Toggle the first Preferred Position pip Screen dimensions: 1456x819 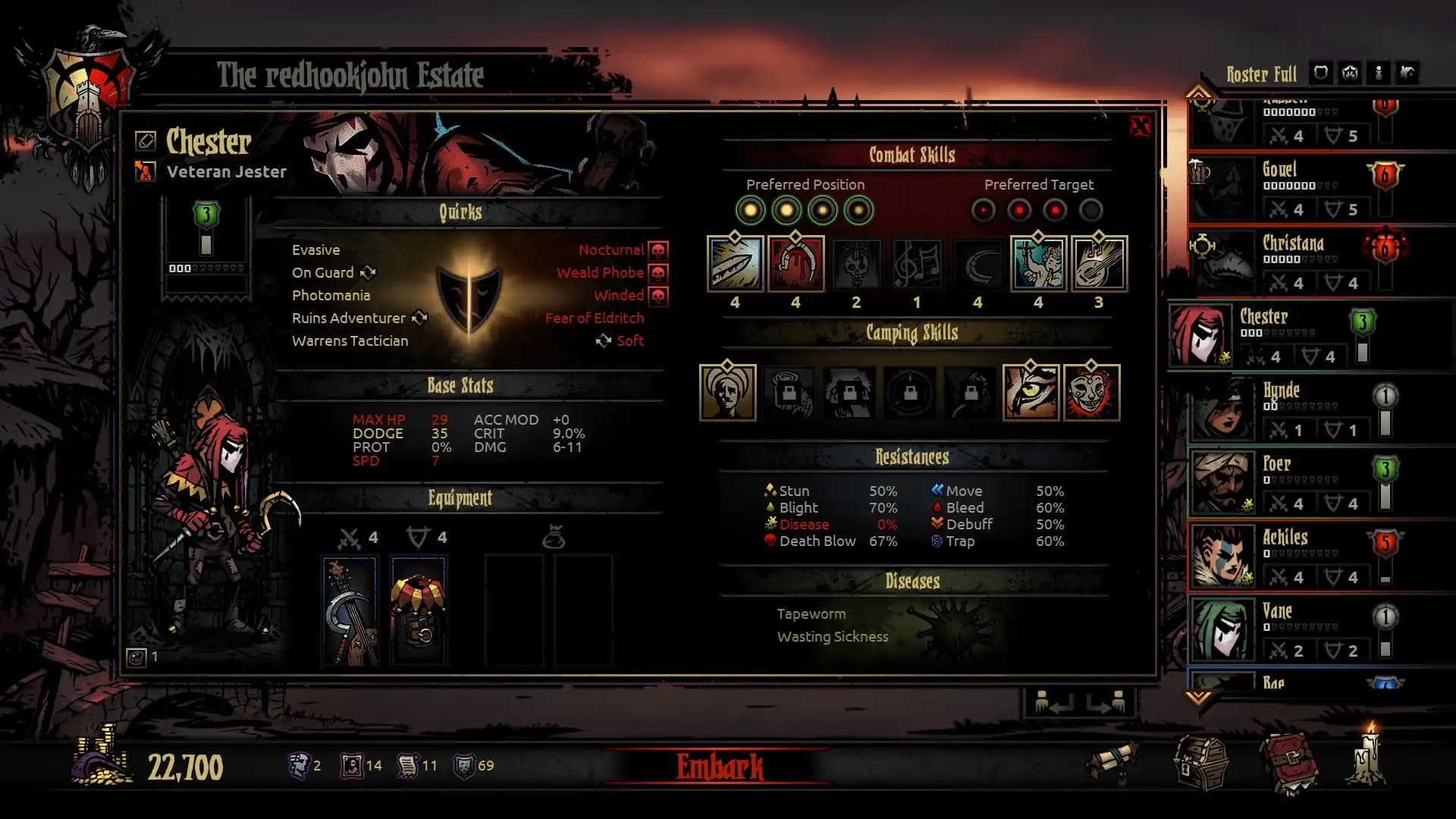(x=752, y=210)
